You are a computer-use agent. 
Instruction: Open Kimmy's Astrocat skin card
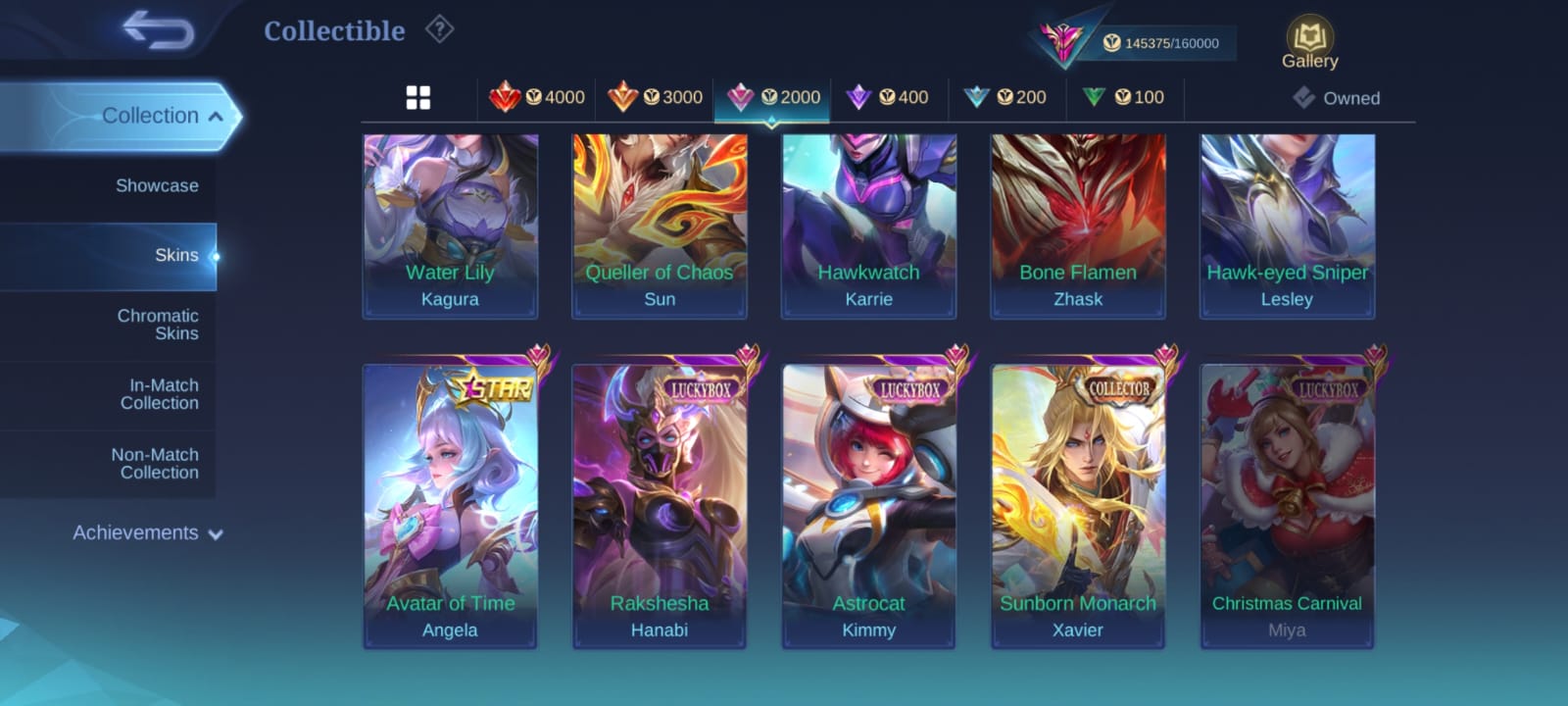[x=868, y=505]
